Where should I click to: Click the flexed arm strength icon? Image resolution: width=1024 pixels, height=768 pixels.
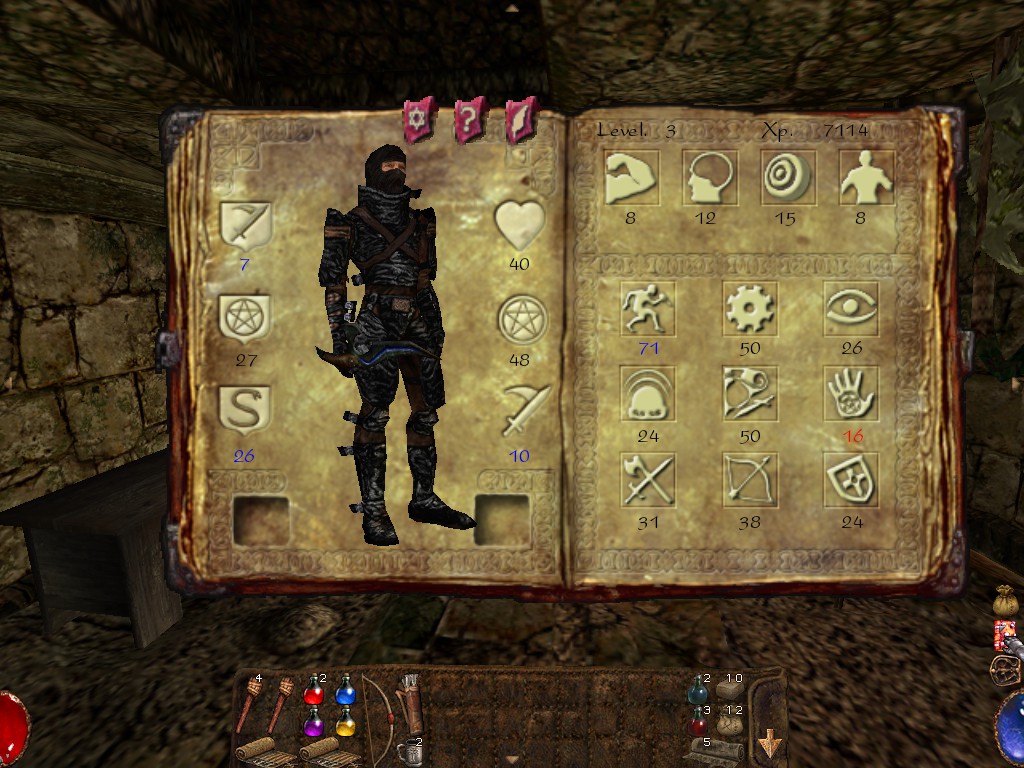point(630,178)
